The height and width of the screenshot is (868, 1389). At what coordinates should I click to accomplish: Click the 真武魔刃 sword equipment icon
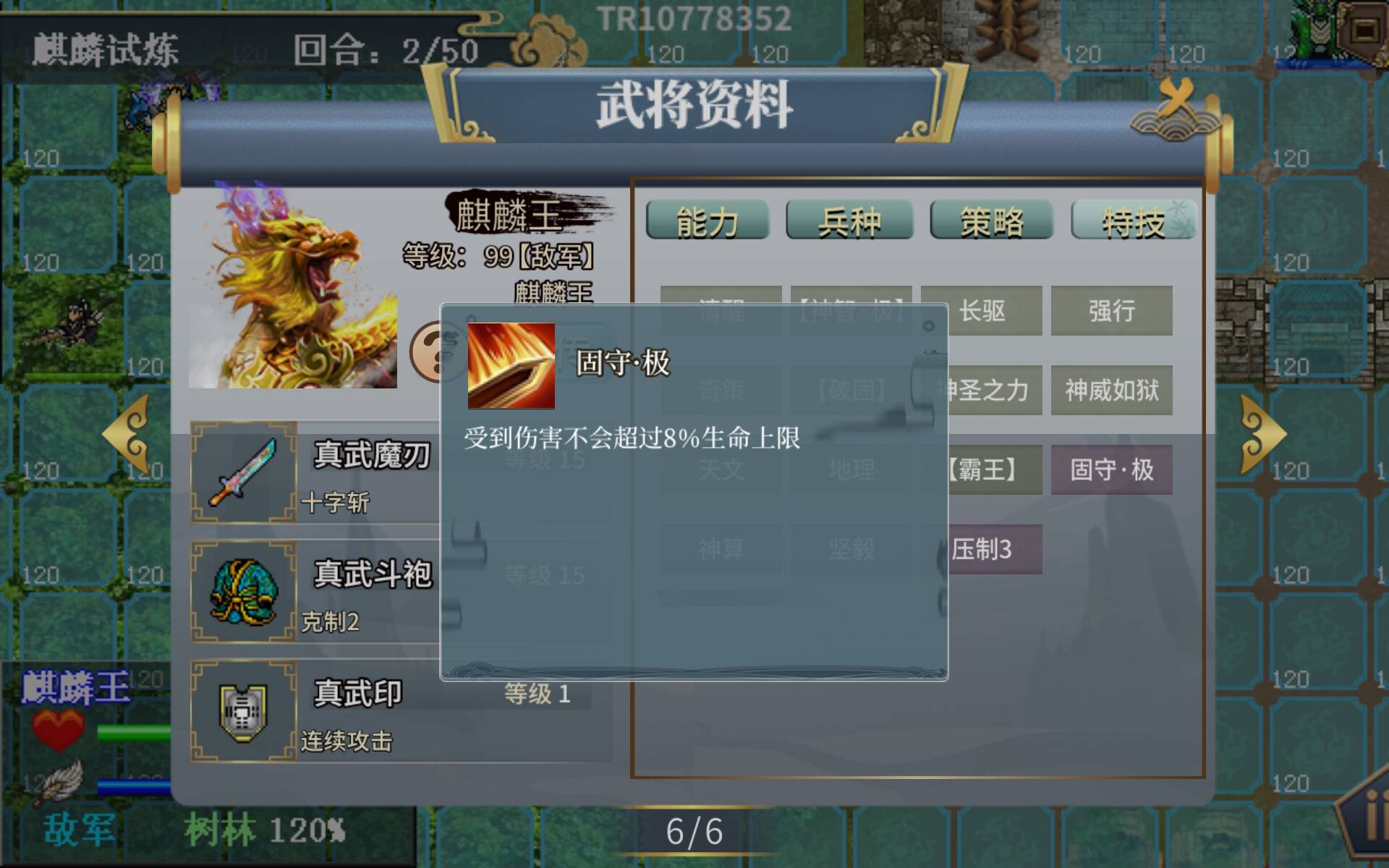click(x=242, y=477)
